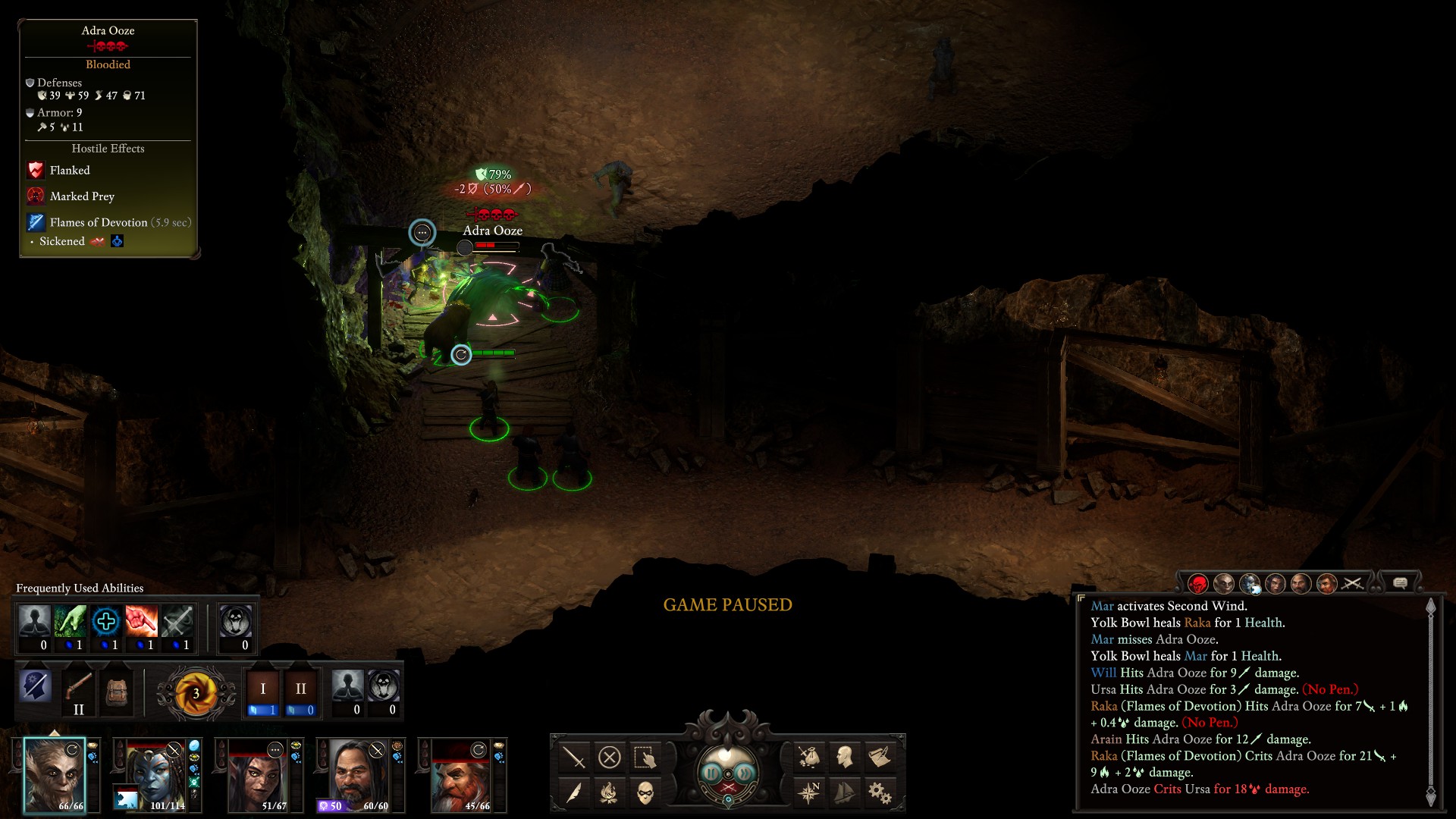Screen dimensions: 1456x819
Task: Toggle stealth with the masked face button
Action: (x=645, y=793)
